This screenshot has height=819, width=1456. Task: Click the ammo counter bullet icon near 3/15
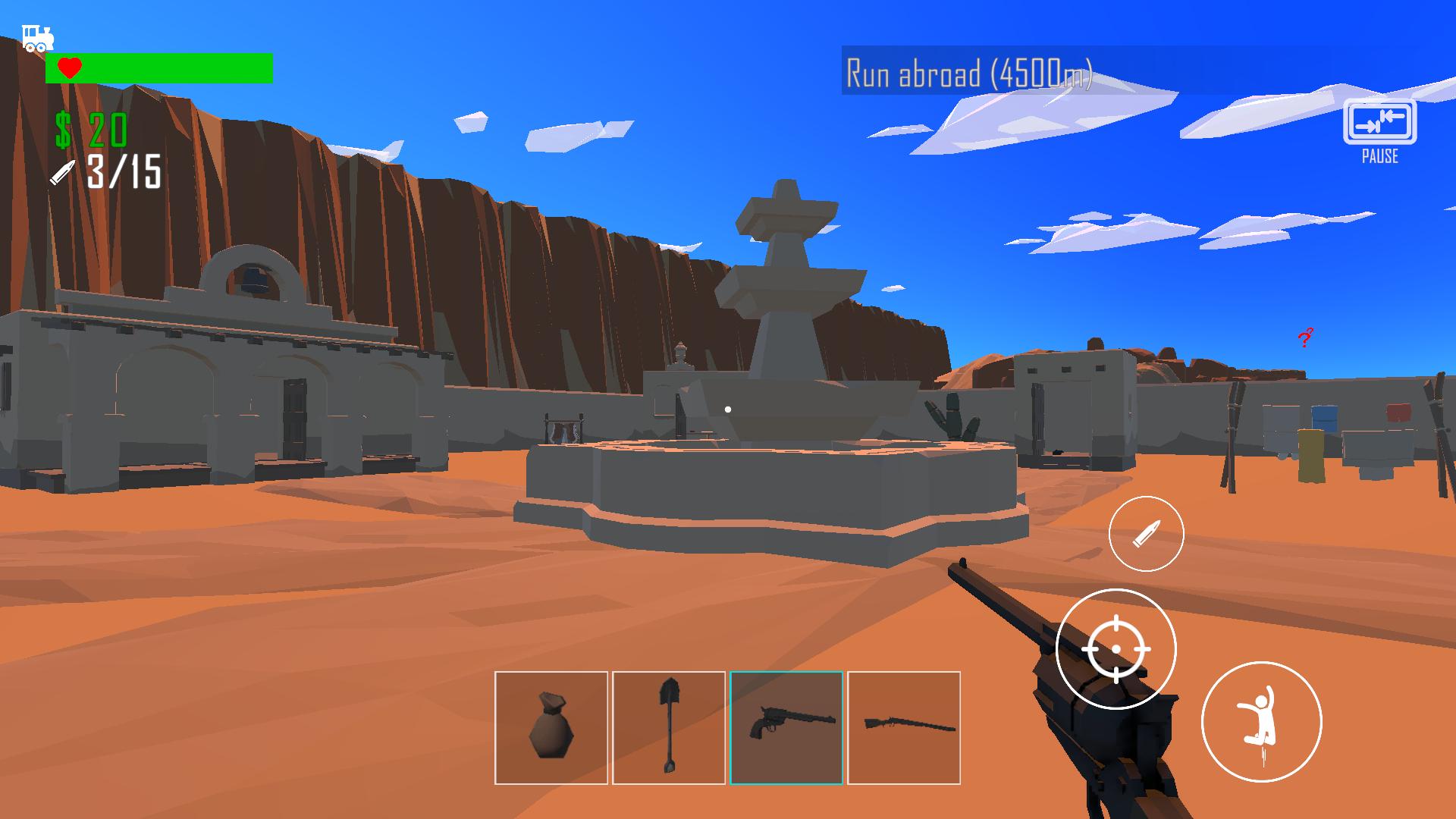point(62,173)
